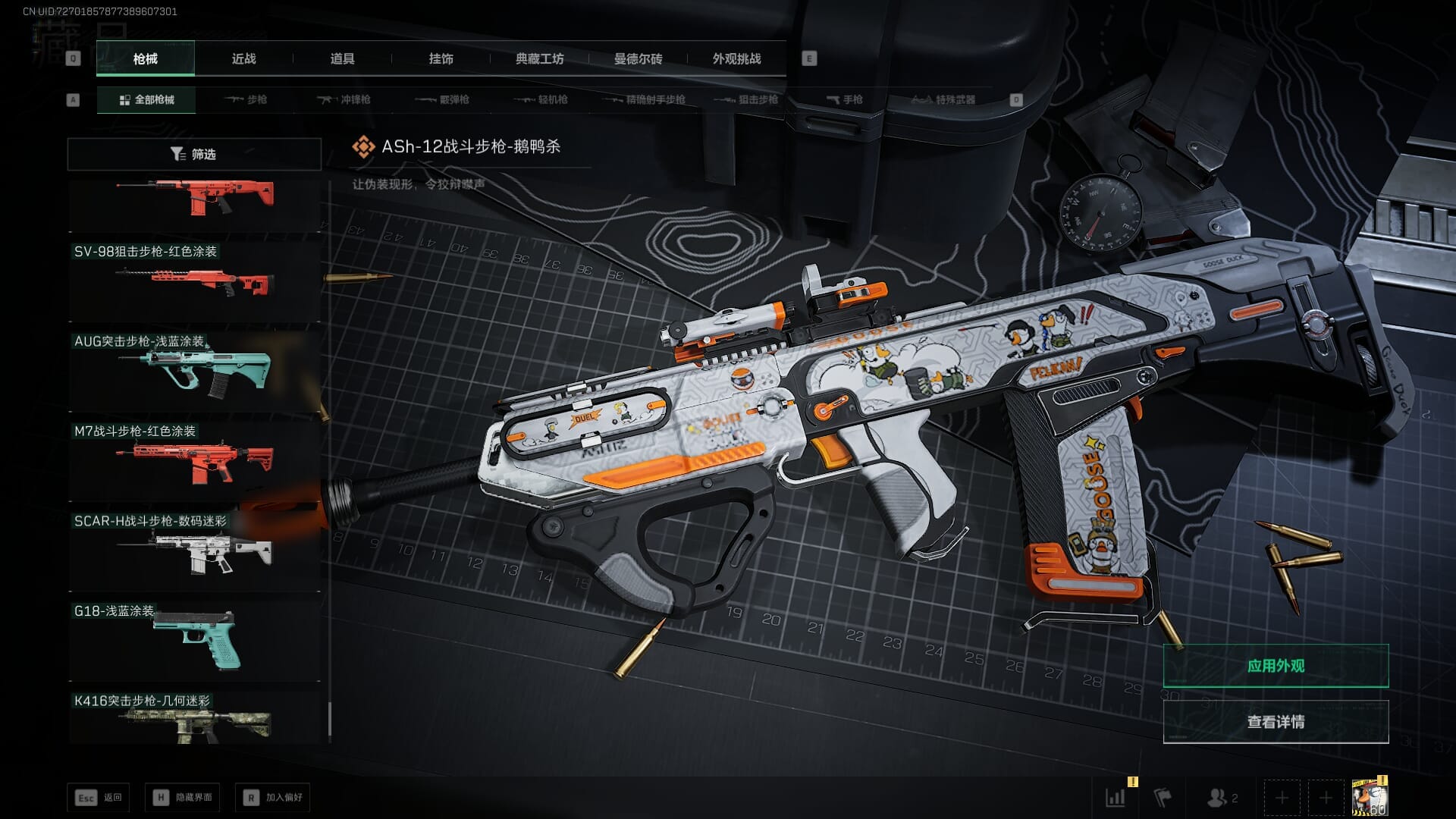Switch to the 道具 items tab
The width and height of the screenshot is (1456, 819).
342,58
